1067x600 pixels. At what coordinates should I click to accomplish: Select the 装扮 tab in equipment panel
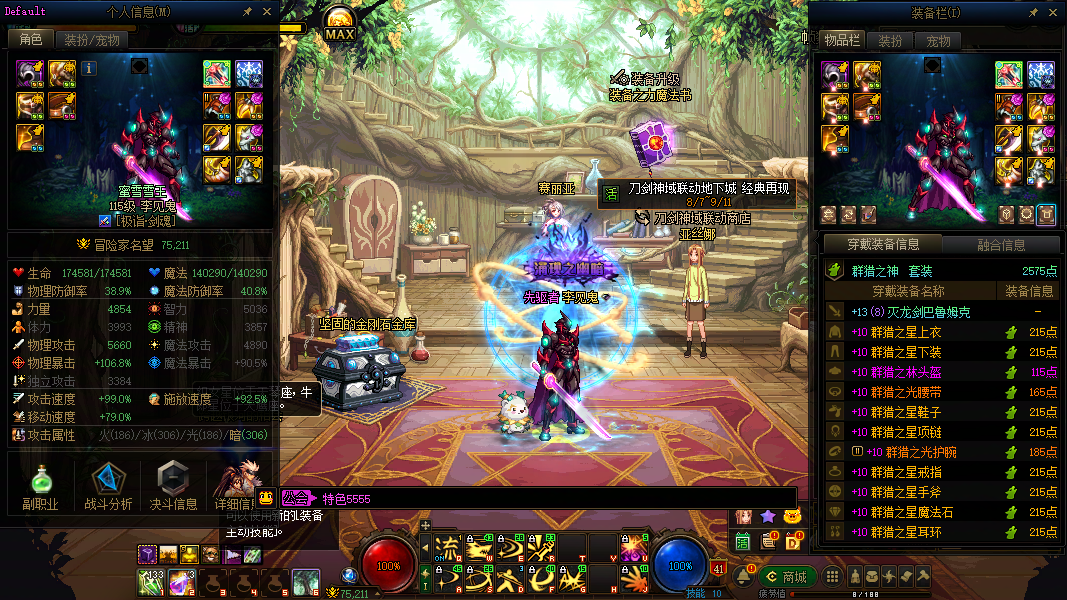(890, 41)
